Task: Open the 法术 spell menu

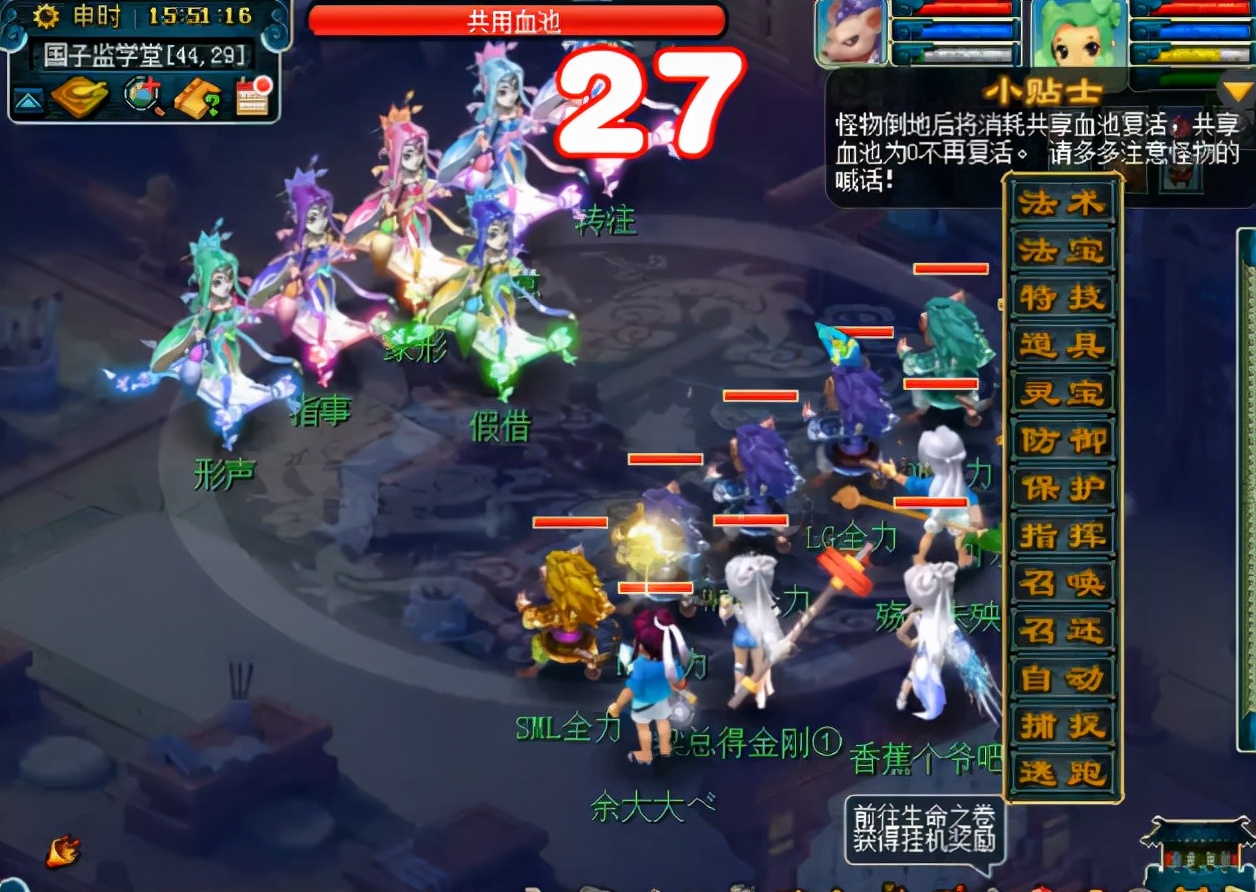Action: (1062, 204)
